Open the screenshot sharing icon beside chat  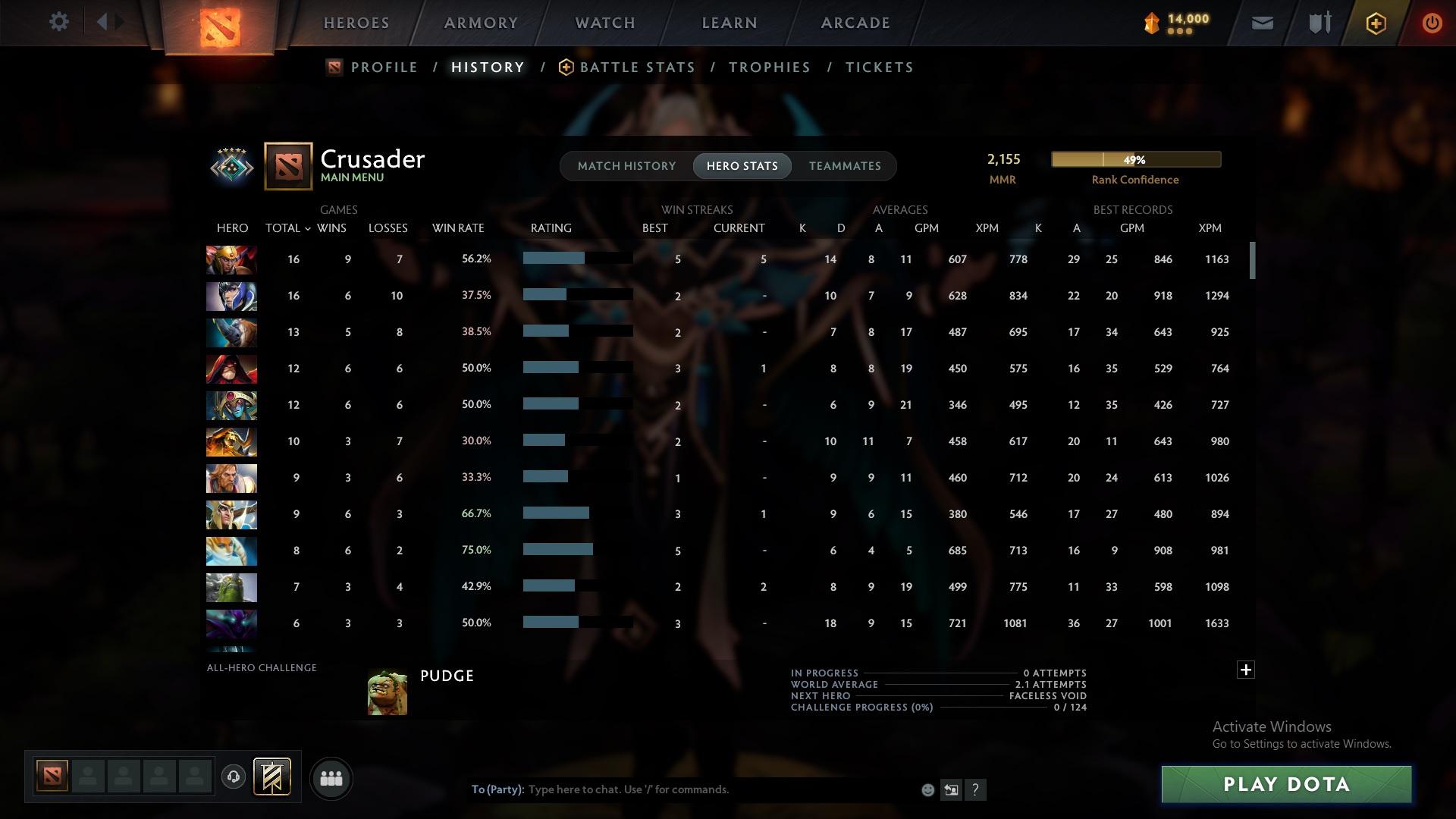951,789
